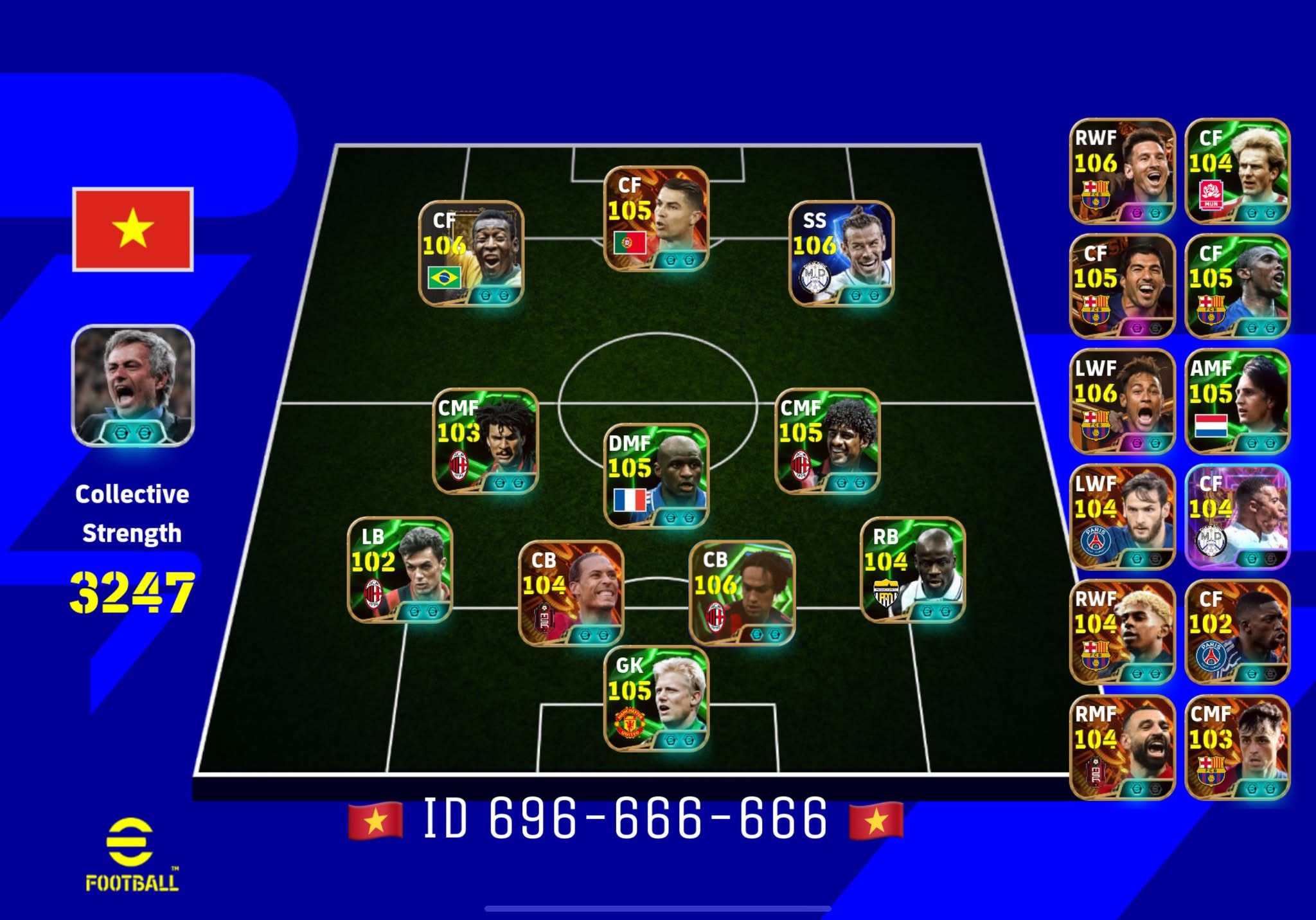
Task: Select the RWF 104 Barcelona substitute card
Action: point(1122,632)
